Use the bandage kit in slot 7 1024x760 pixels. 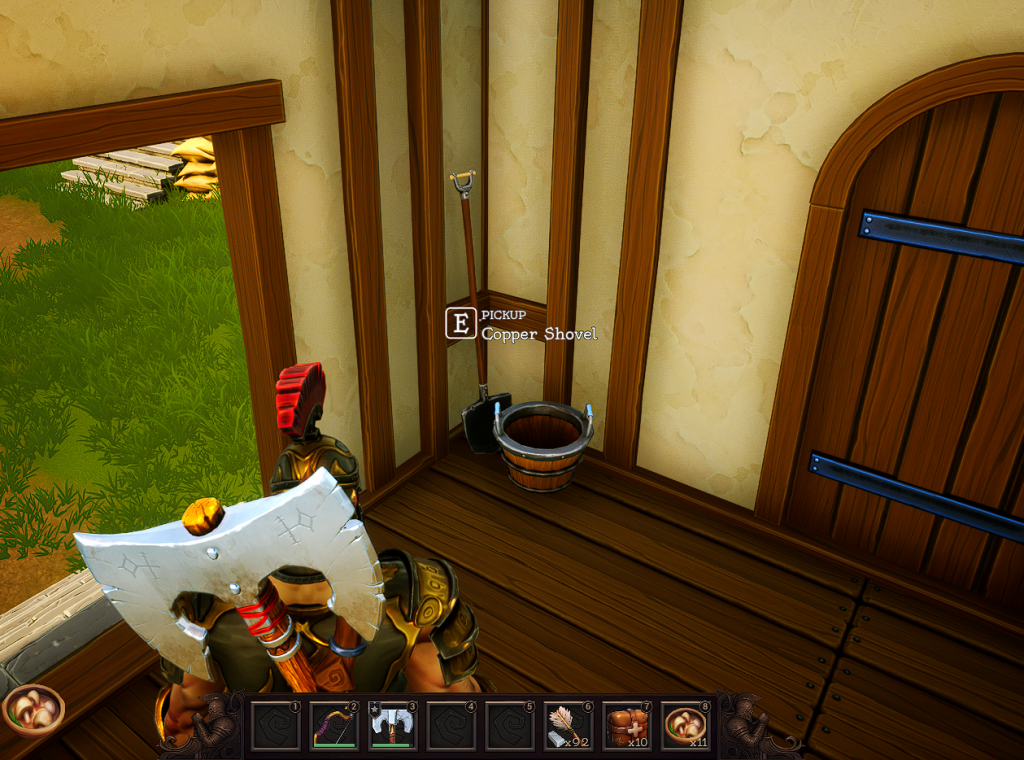click(627, 725)
